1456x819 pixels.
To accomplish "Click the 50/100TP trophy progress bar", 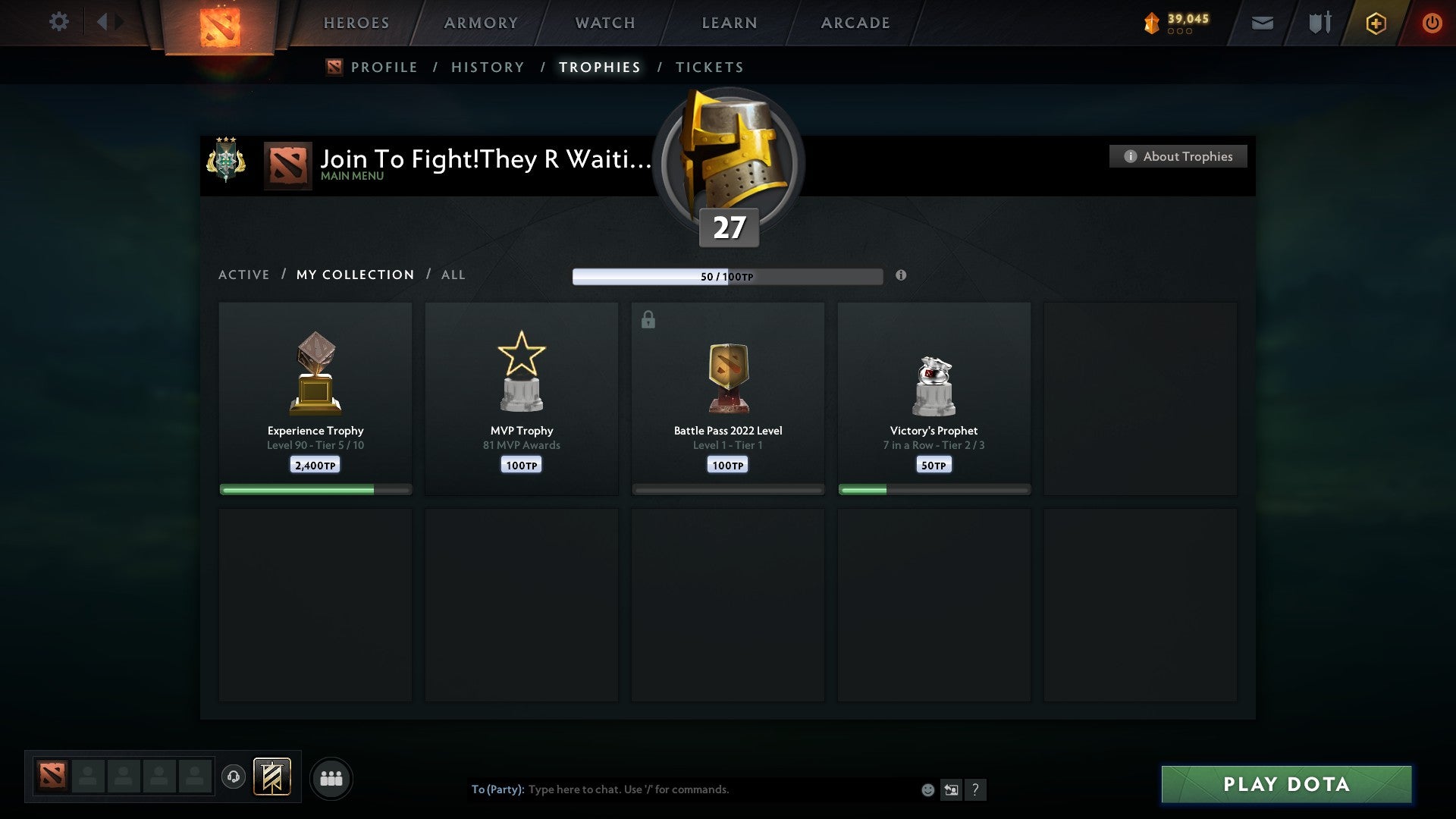I will 728,276.
